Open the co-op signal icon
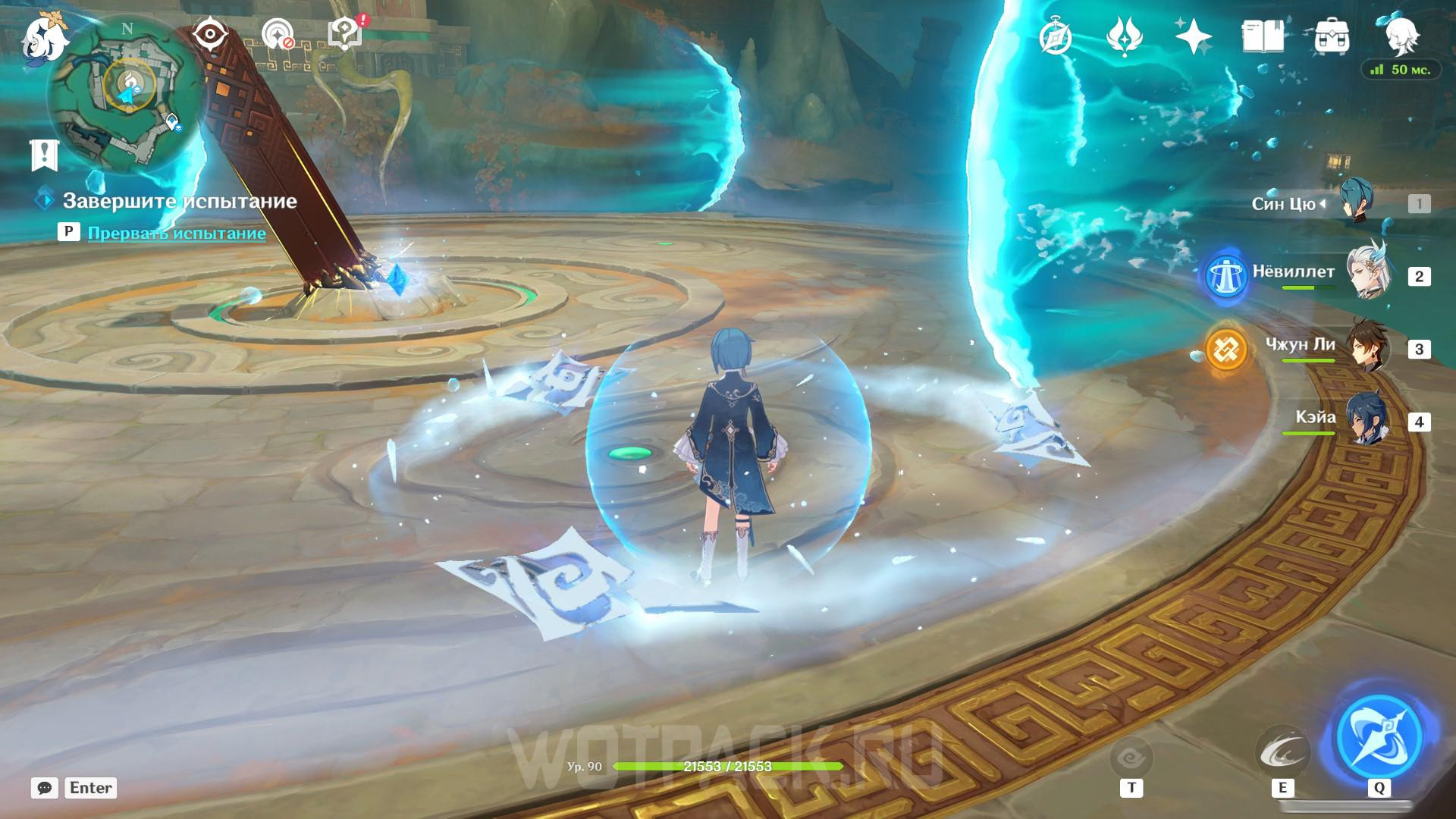Screen dimensions: 1456x819 278,35
